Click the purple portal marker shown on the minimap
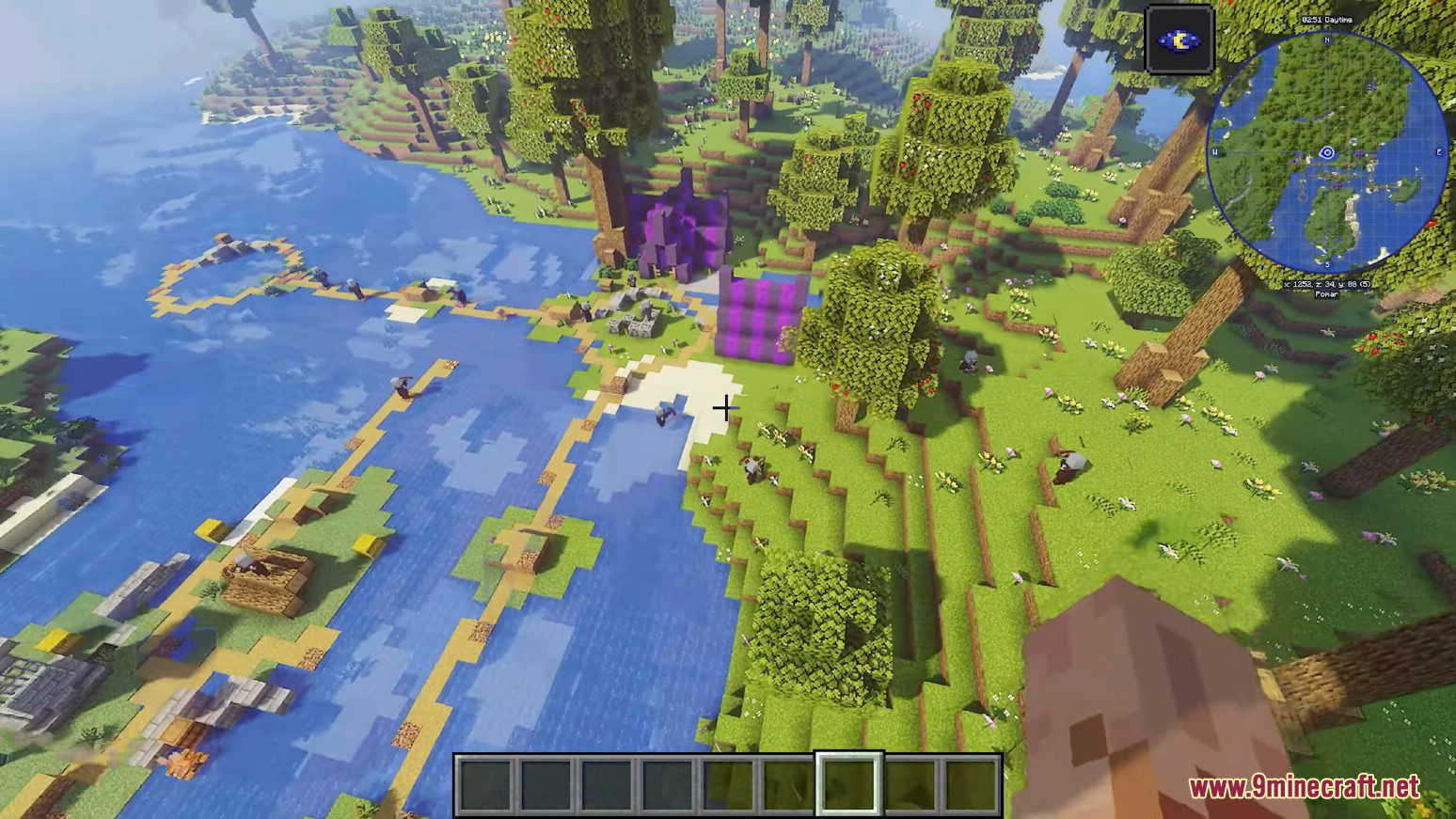Image resolution: width=1456 pixels, height=819 pixels. pyautogui.click(x=1359, y=153)
